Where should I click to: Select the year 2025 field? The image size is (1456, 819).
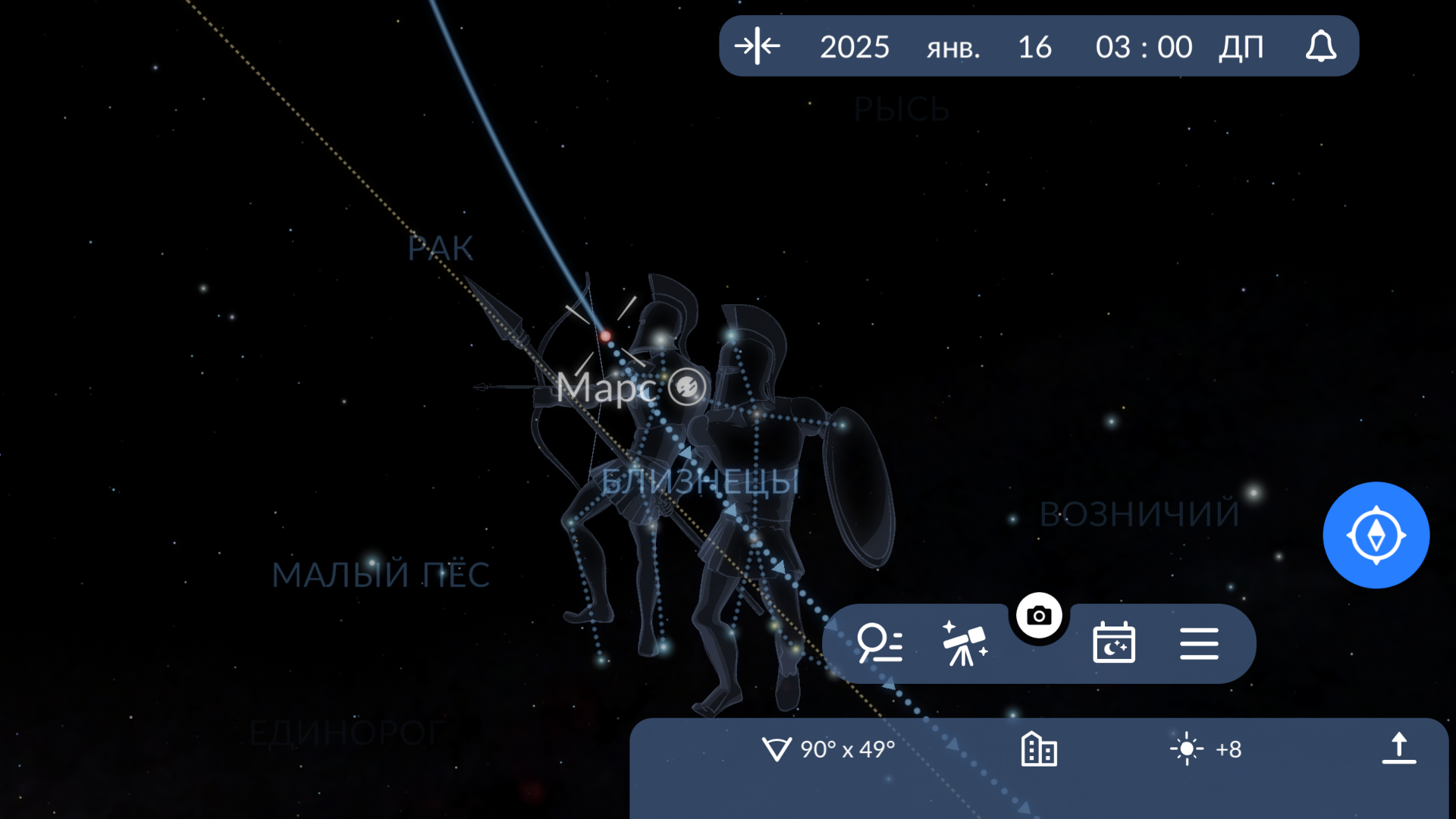click(854, 47)
